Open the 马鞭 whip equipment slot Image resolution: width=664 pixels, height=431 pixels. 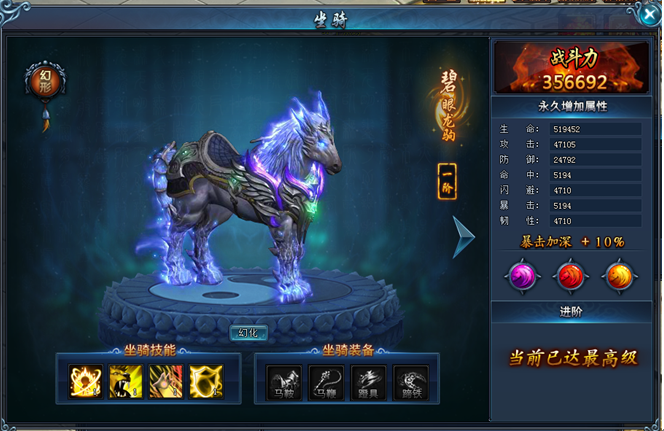point(326,382)
